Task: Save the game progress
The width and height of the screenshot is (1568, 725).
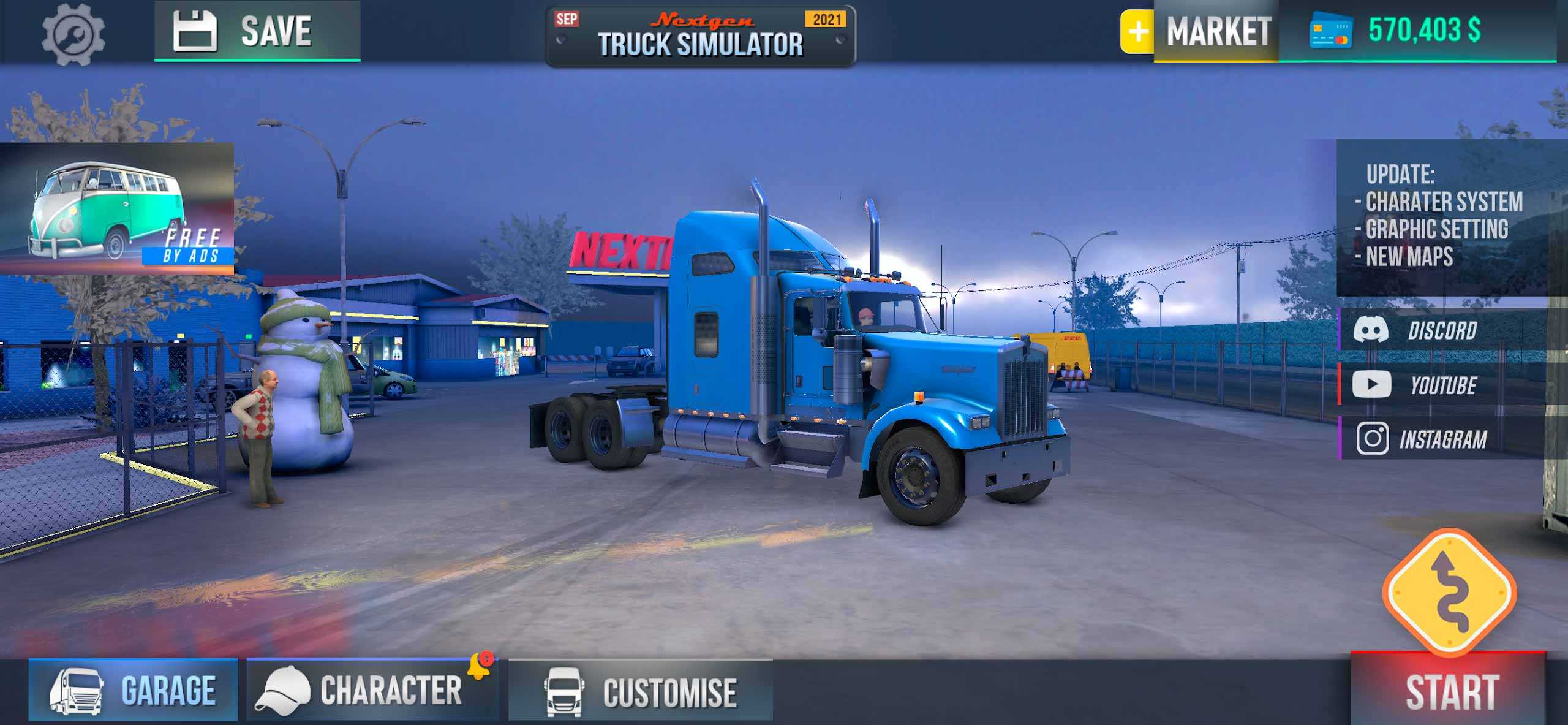Action: 257,31
